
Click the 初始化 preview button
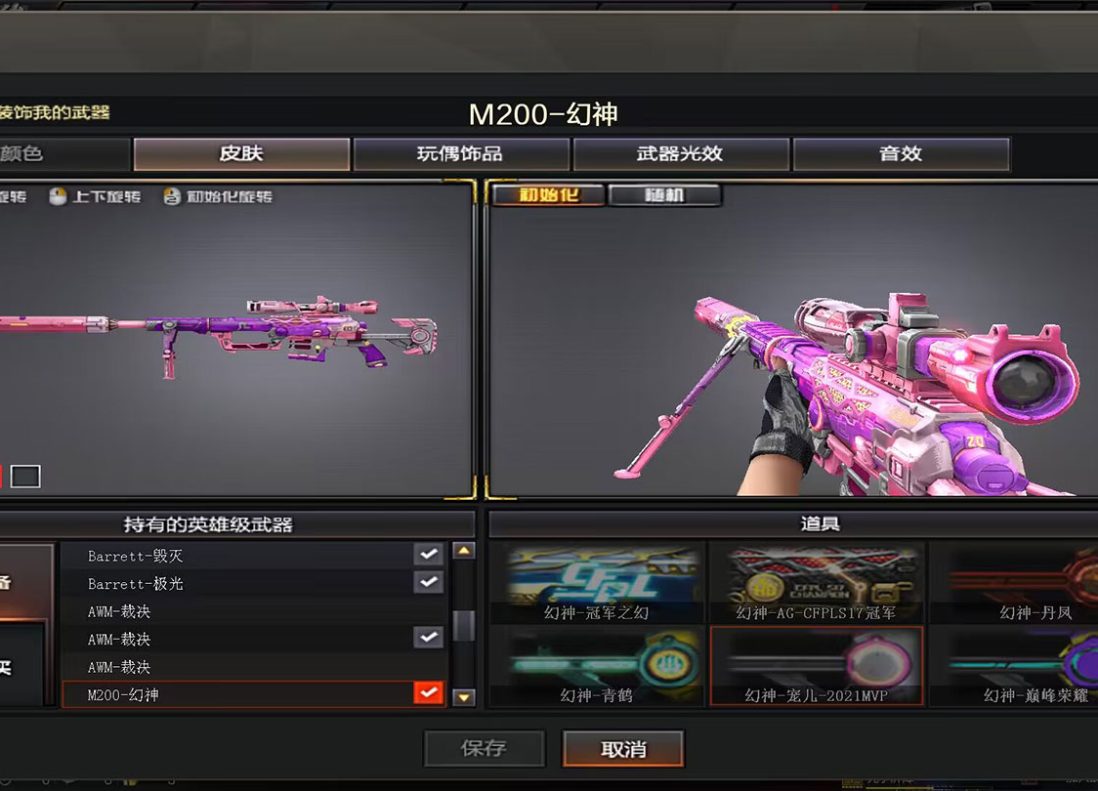pos(548,195)
